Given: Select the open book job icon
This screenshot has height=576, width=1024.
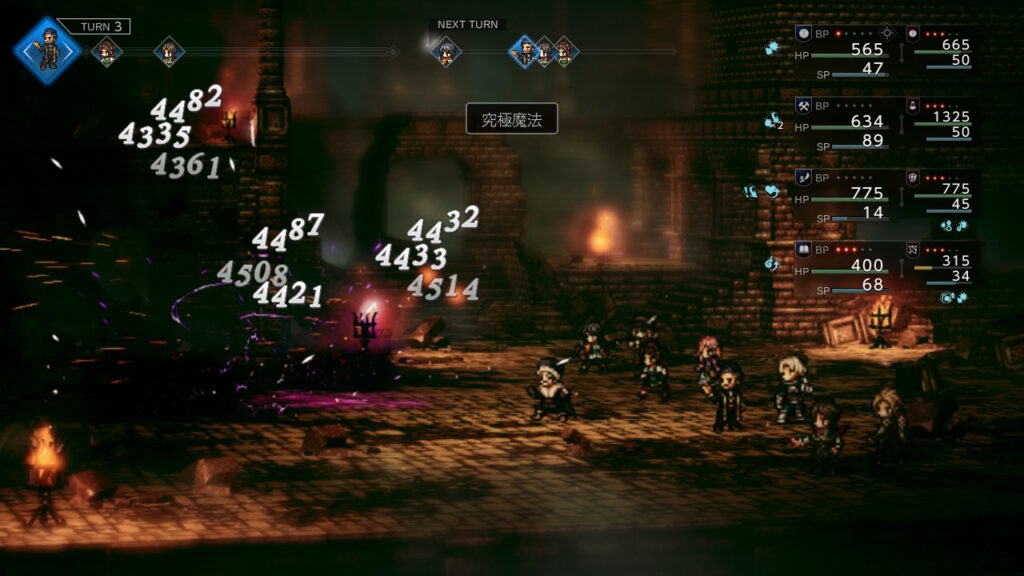Looking at the screenshot, I should 803,248.
